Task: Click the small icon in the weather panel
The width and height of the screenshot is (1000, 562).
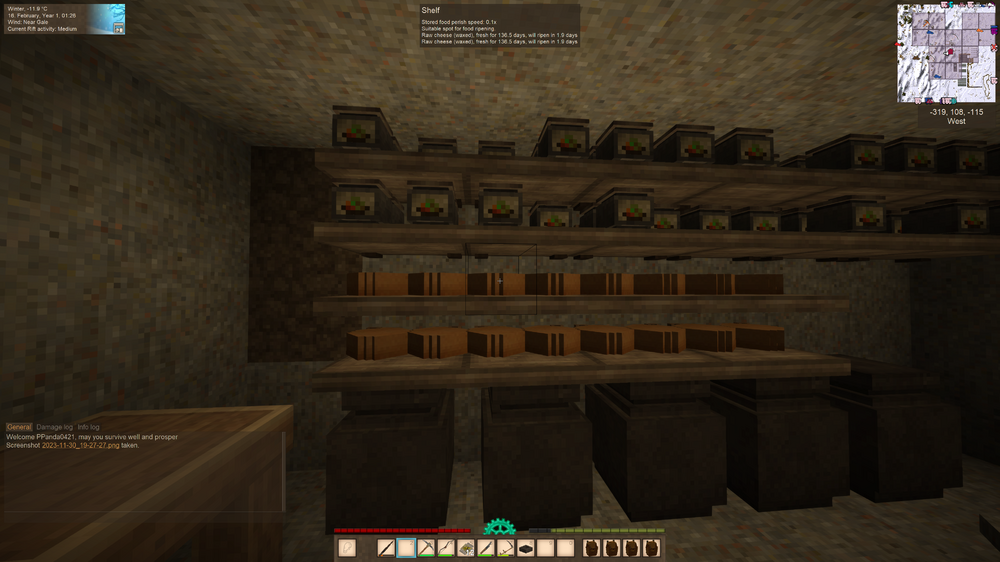Action: [119, 28]
